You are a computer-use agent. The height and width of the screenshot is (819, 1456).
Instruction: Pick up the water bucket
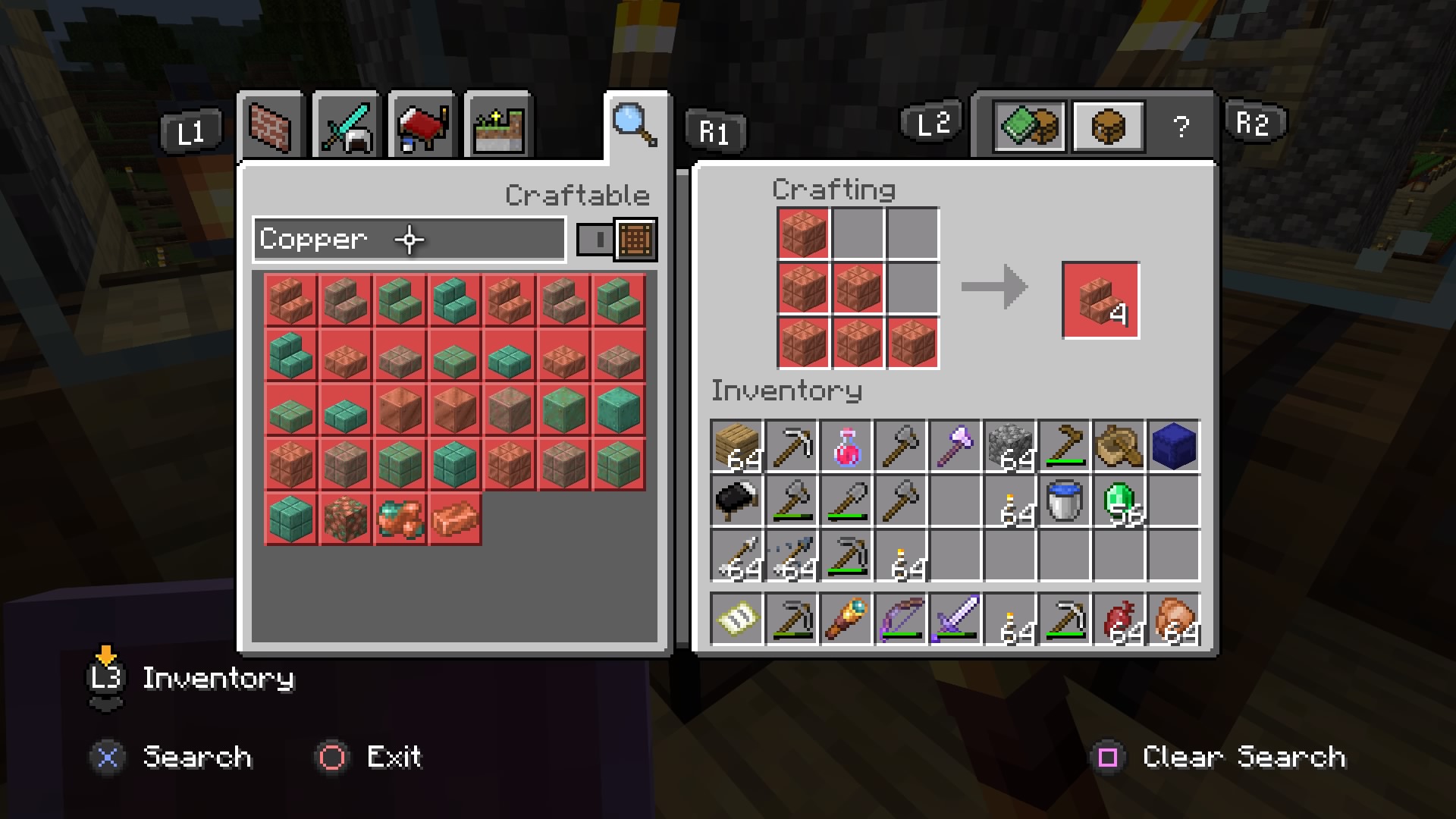[1065, 500]
